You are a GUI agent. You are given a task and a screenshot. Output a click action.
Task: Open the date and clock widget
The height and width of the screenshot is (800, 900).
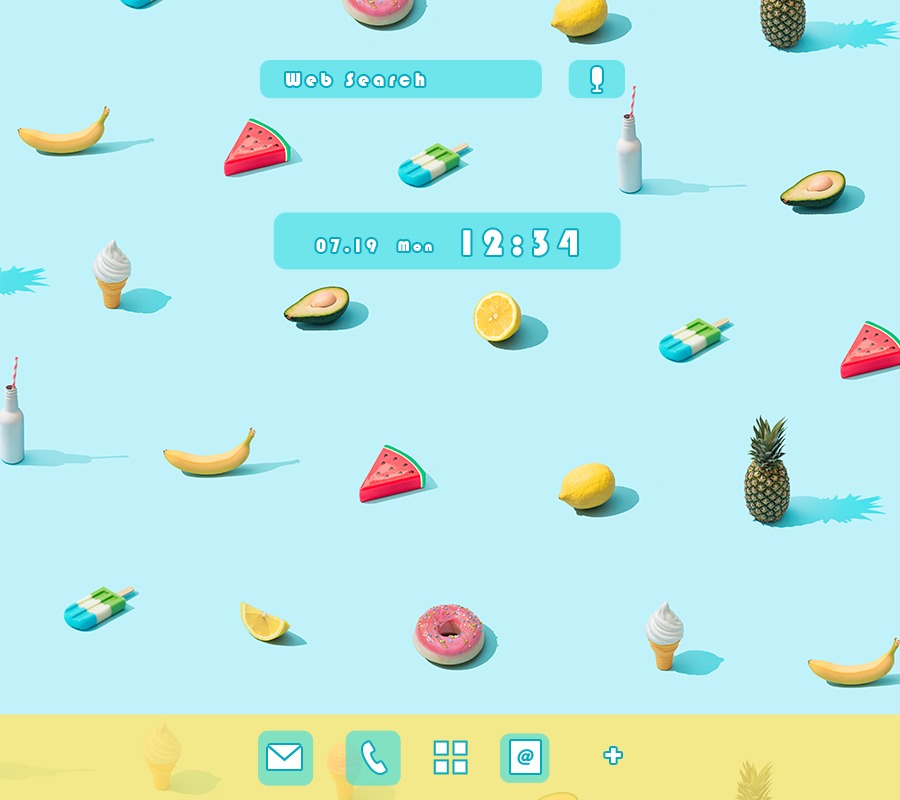pos(447,241)
